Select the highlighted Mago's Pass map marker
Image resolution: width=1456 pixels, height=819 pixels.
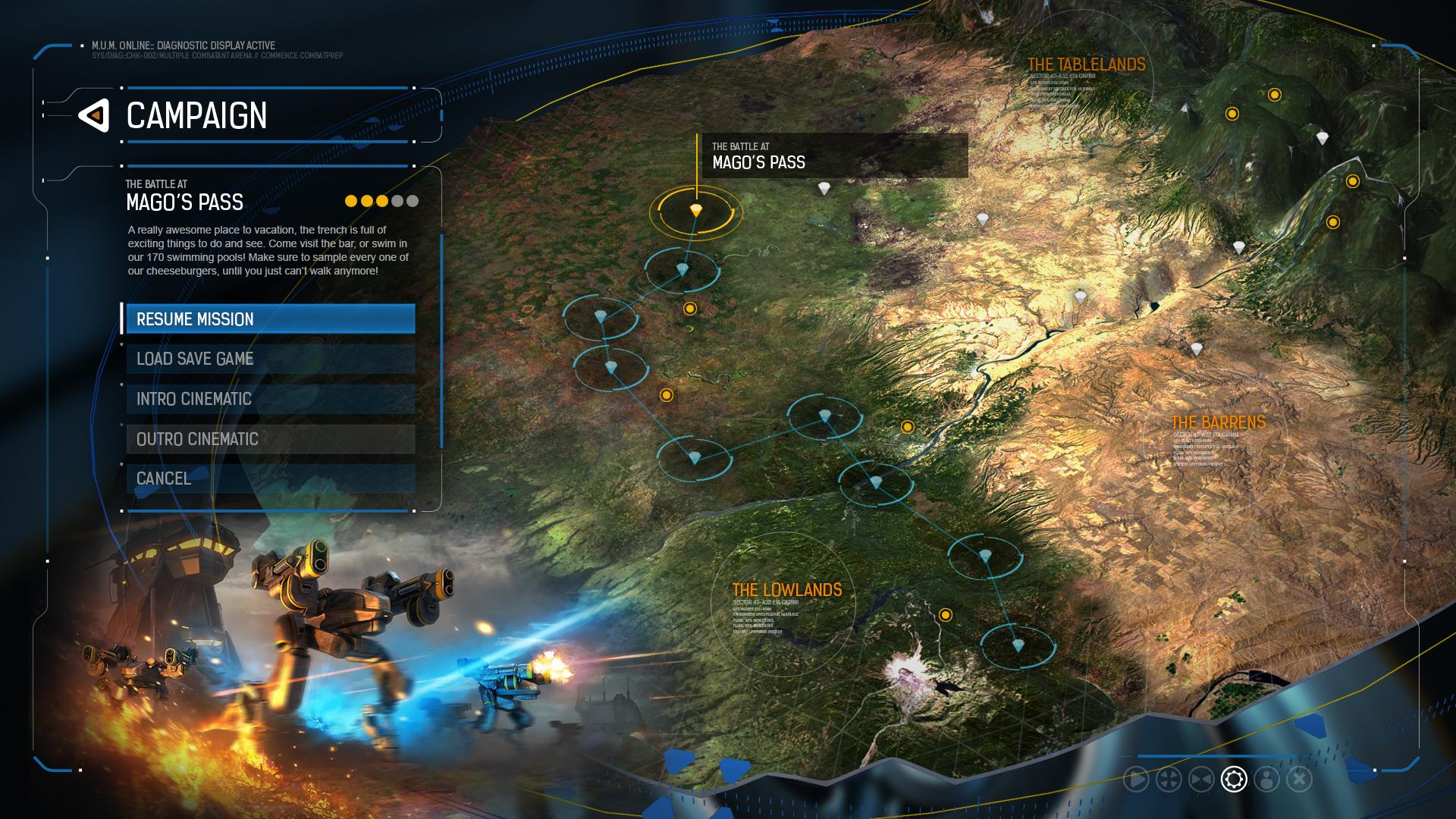coord(695,211)
